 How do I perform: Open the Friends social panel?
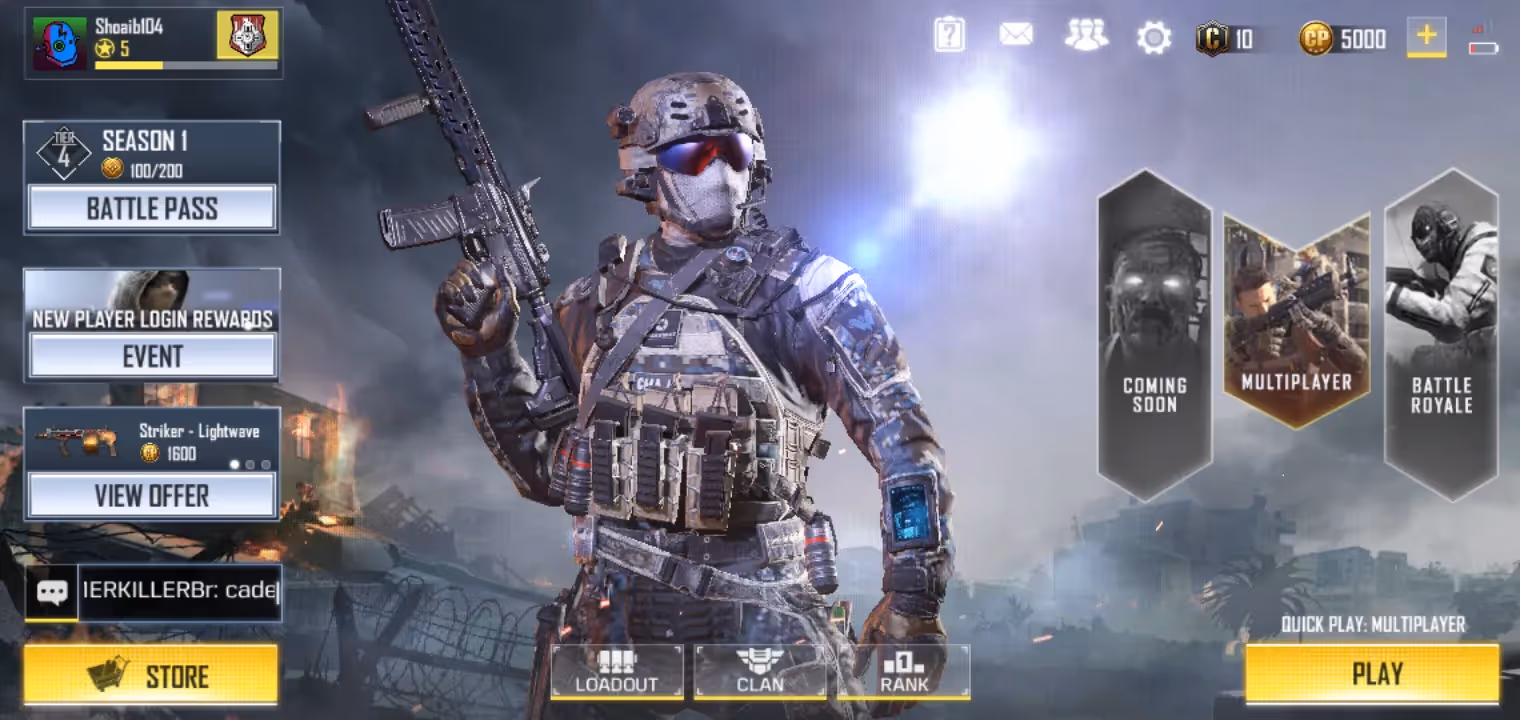click(1085, 35)
